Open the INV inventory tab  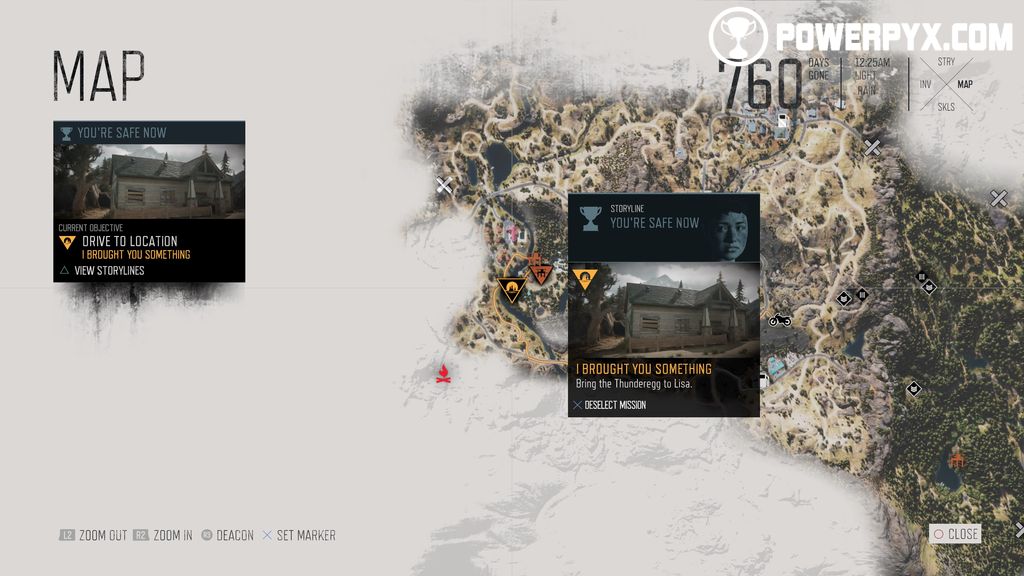pos(925,85)
